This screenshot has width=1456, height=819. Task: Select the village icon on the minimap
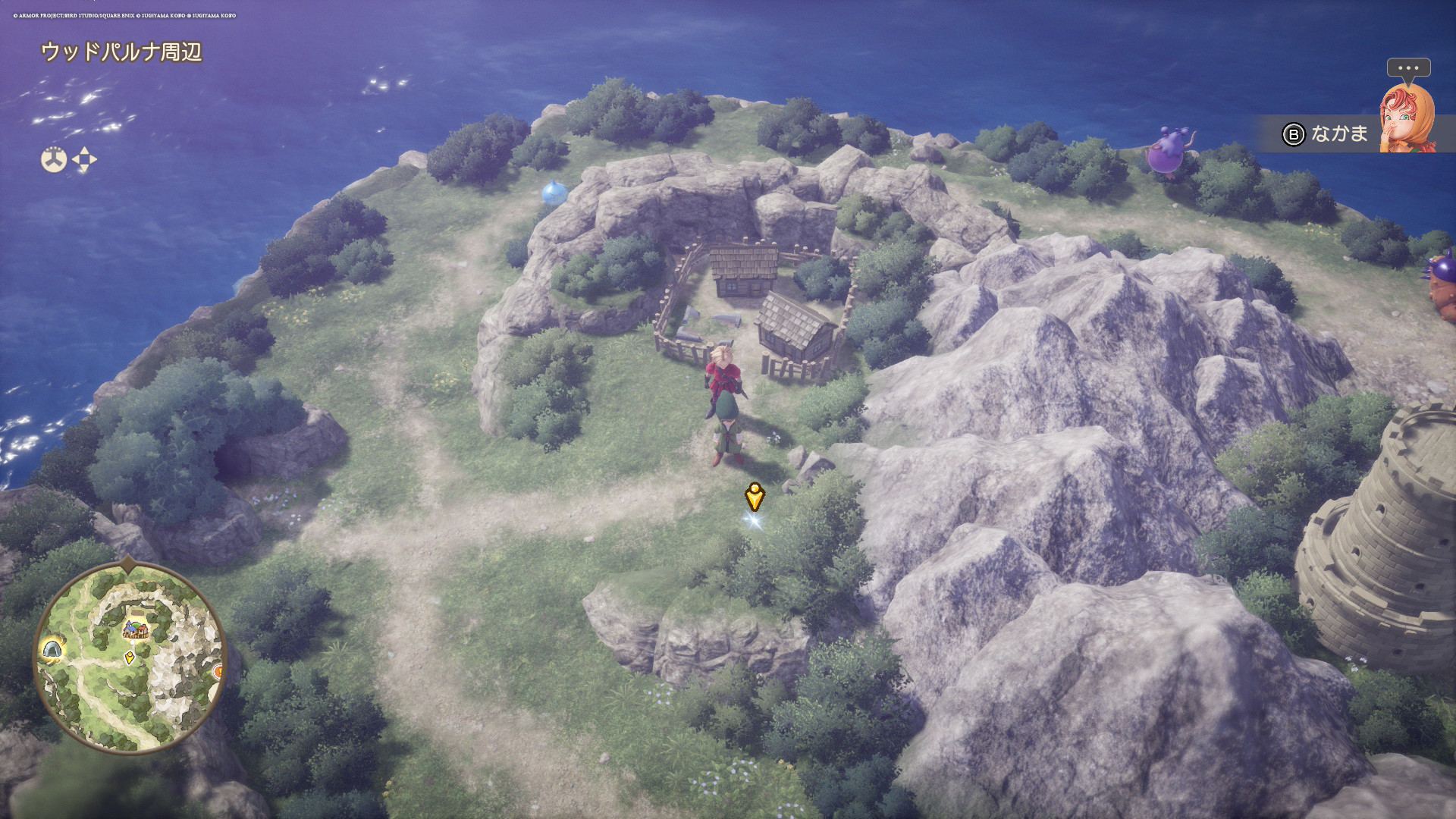136,629
